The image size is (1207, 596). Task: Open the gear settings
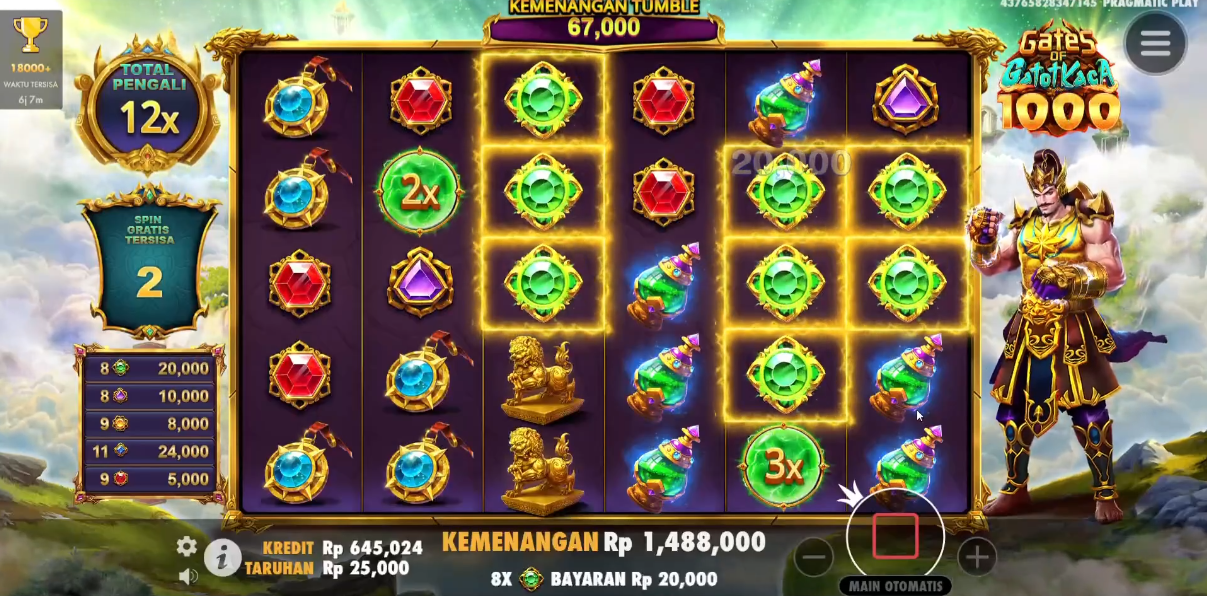[187, 546]
